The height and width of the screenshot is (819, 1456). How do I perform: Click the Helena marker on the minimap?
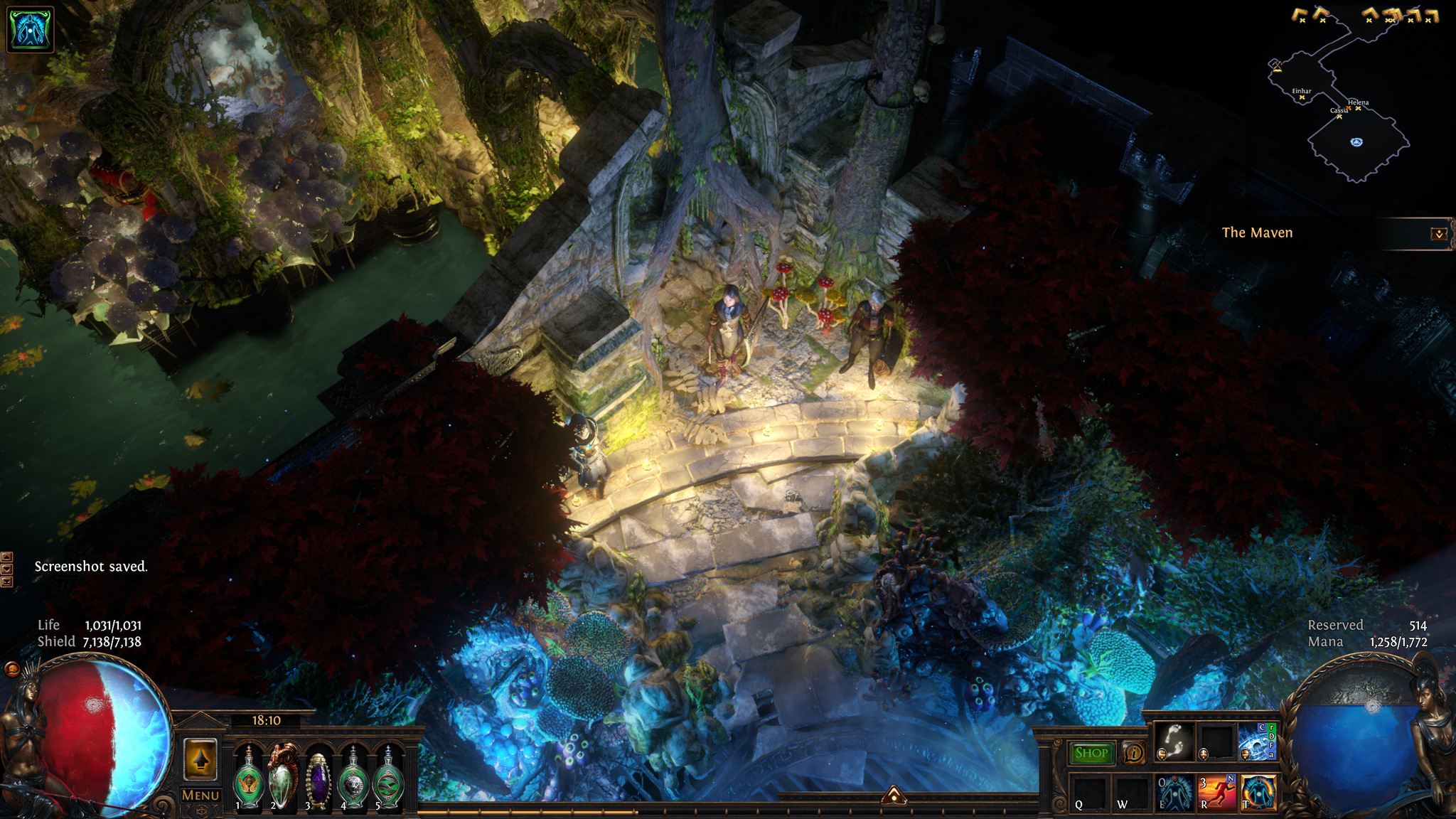(1358, 108)
